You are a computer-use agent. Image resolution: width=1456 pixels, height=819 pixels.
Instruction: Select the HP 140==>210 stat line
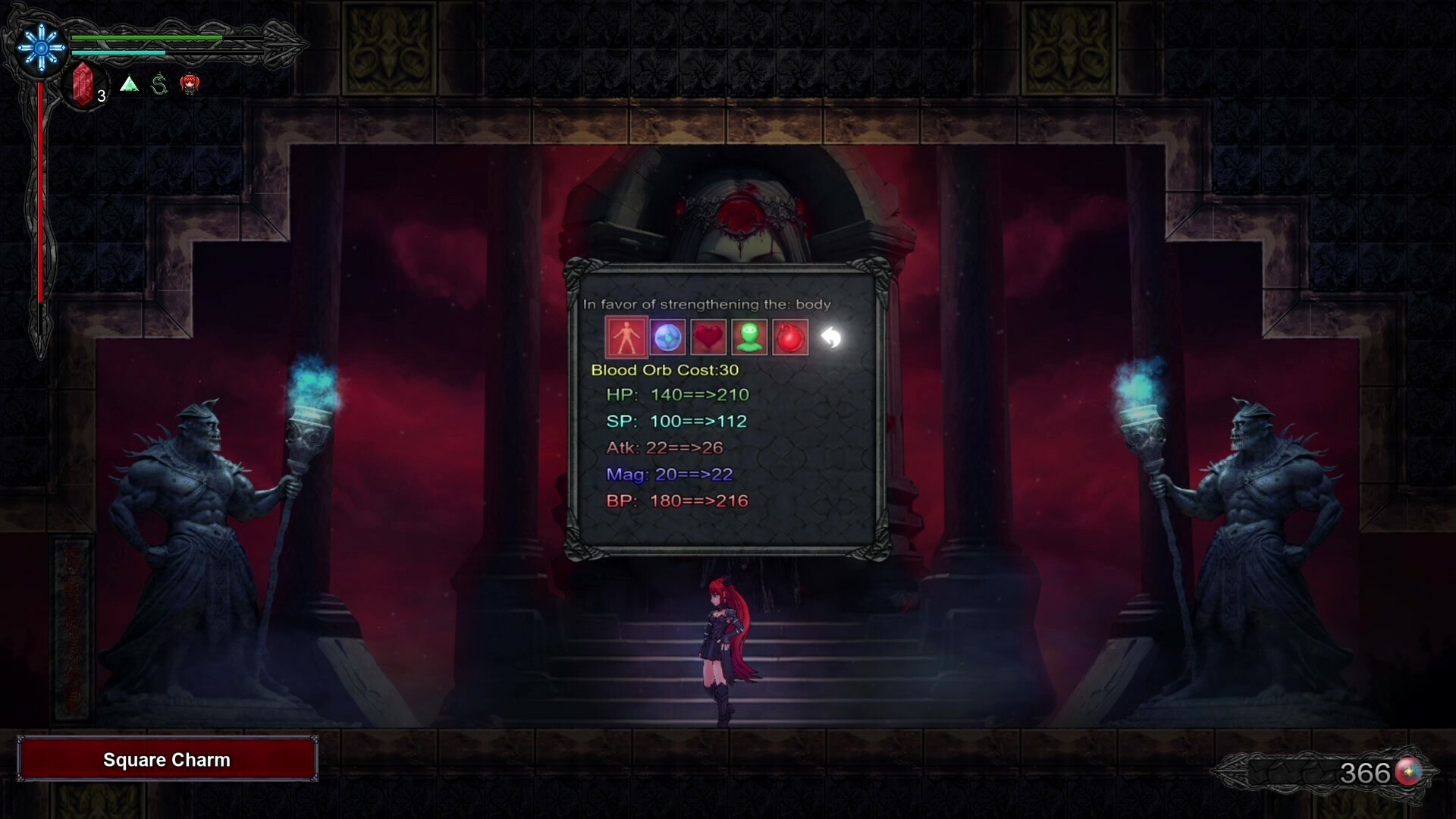point(676,394)
